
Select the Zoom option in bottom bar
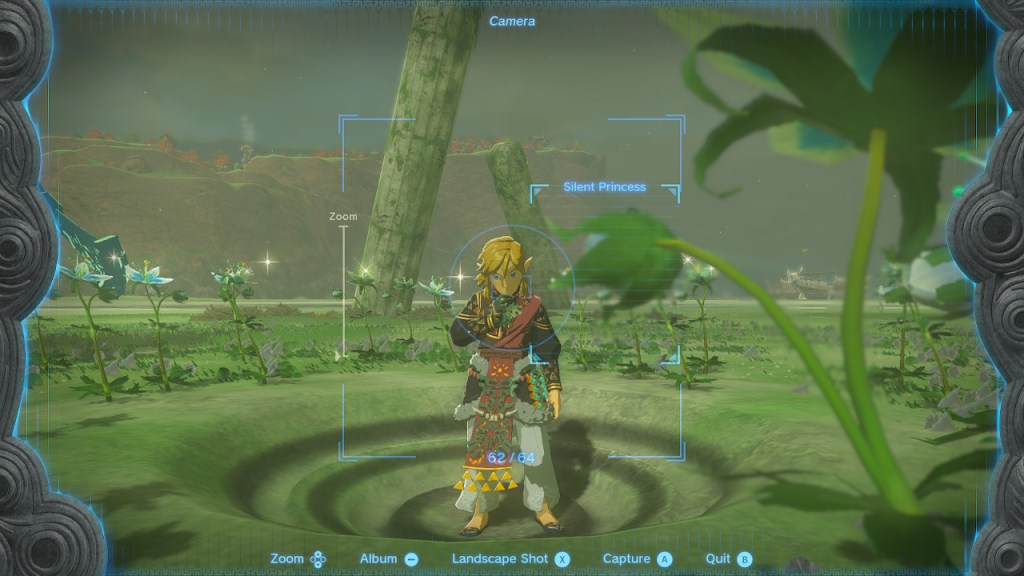(298, 559)
